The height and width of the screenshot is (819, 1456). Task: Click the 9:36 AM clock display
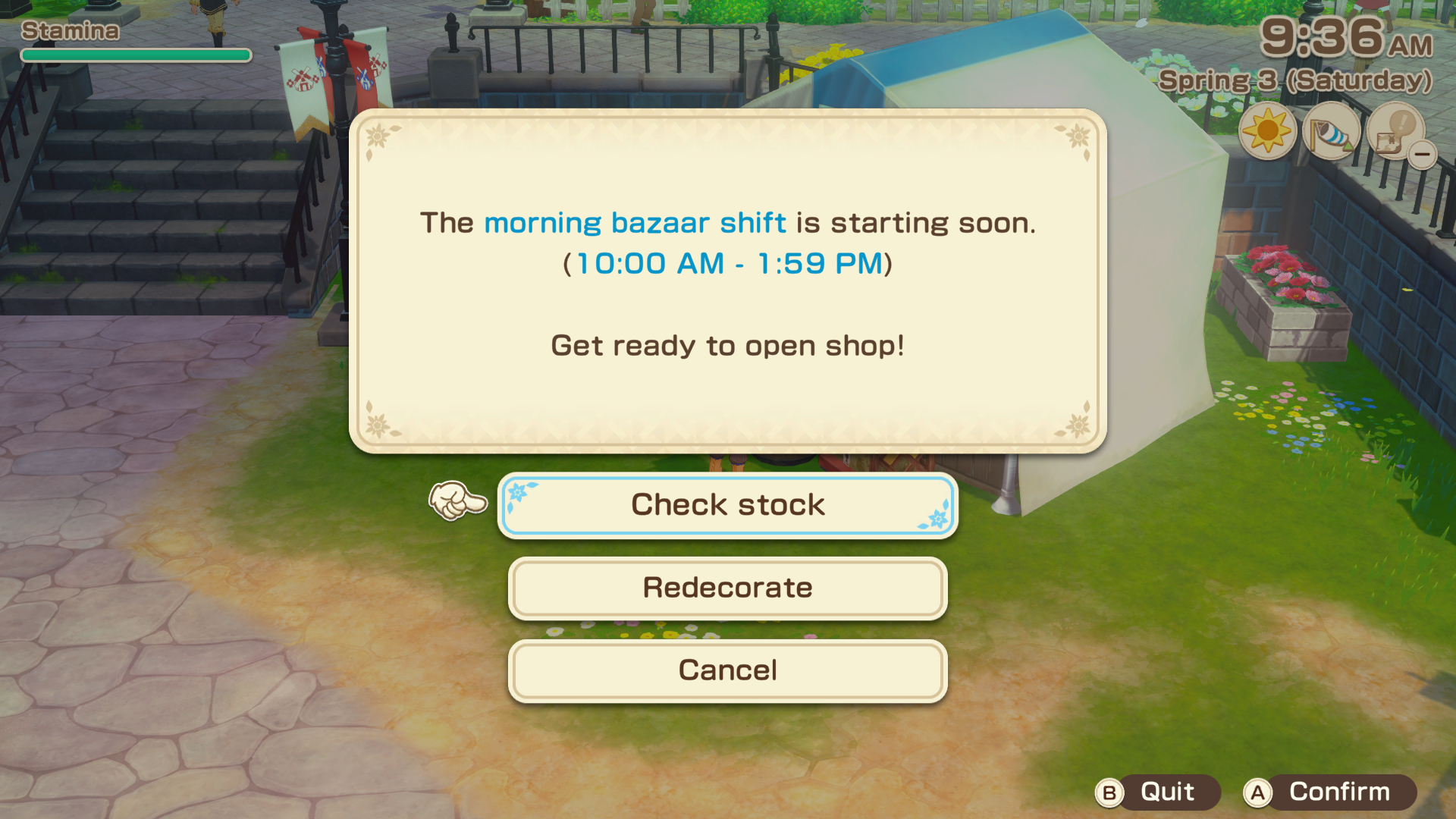[1342, 39]
